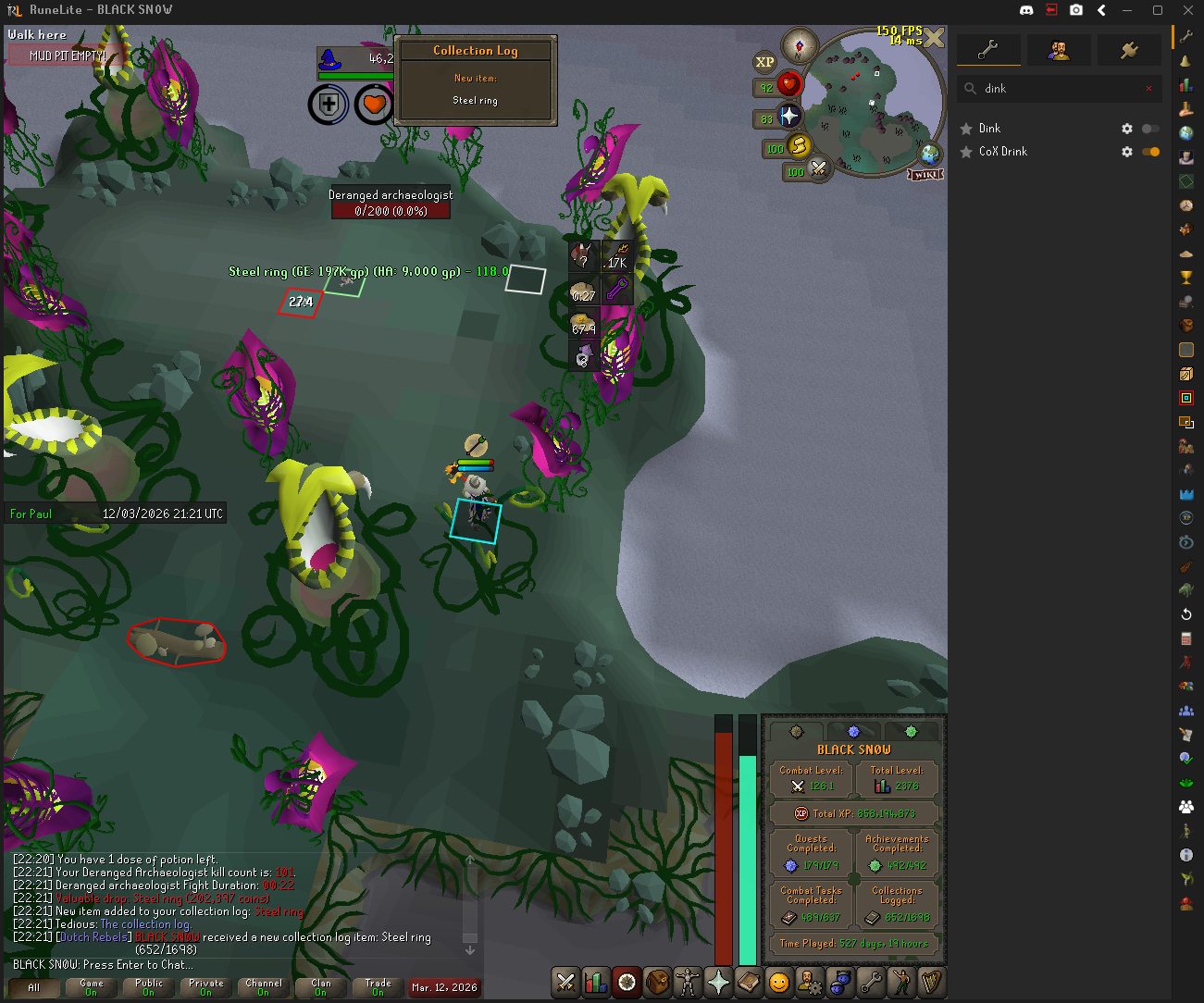Click the compass to face north
Viewport: 1204px width, 1003px height.
[800, 45]
